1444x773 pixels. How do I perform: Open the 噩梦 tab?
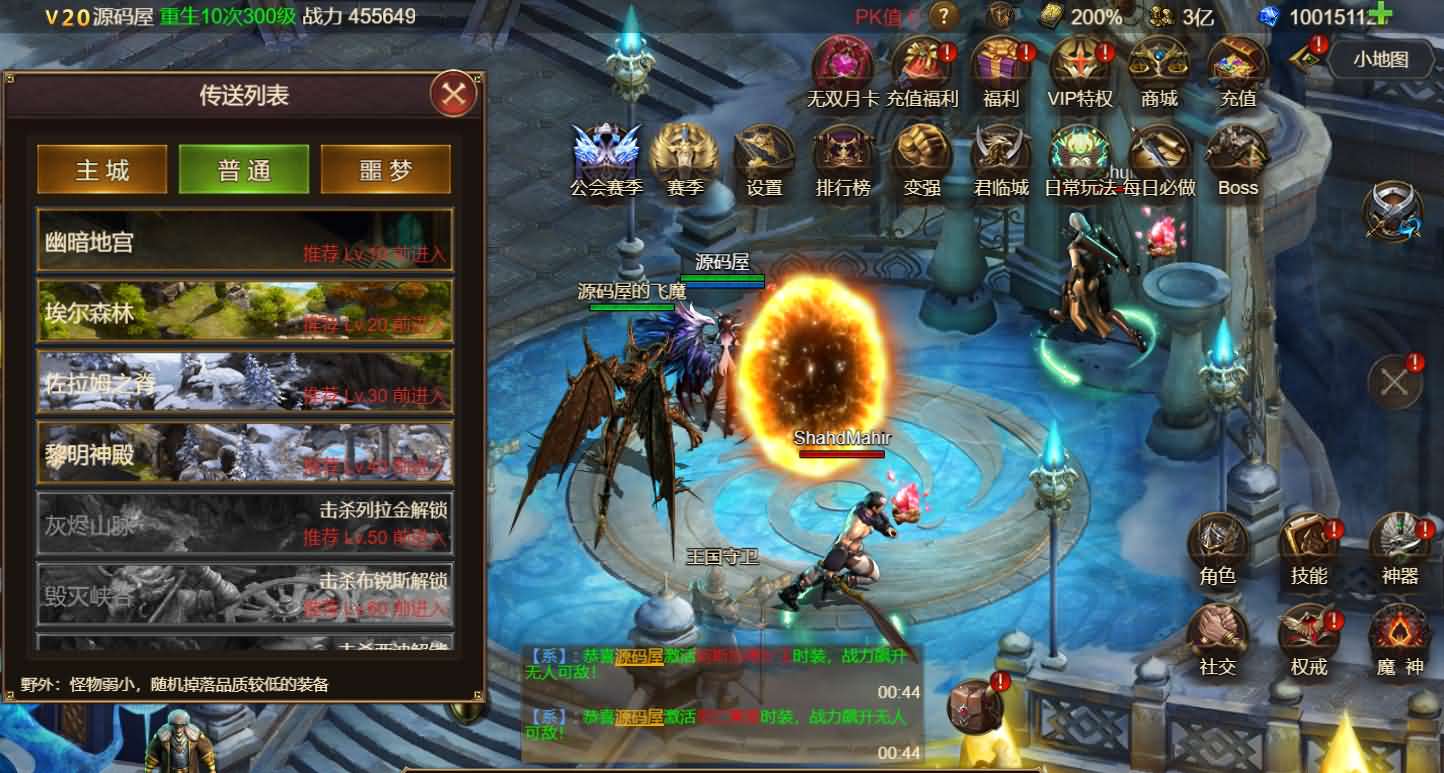coord(385,169)
